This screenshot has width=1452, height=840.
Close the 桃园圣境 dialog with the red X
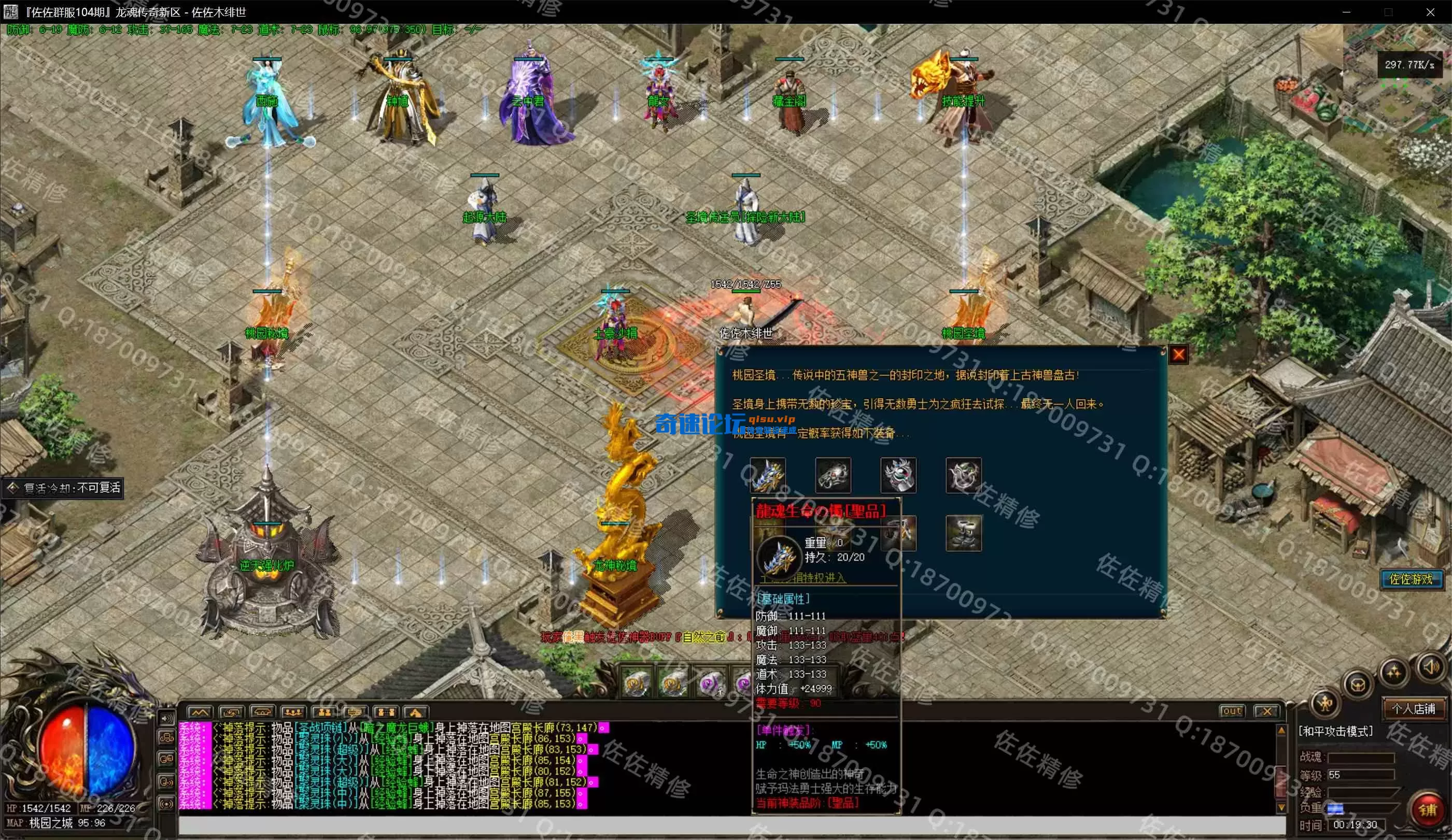tap(1178, 355)
